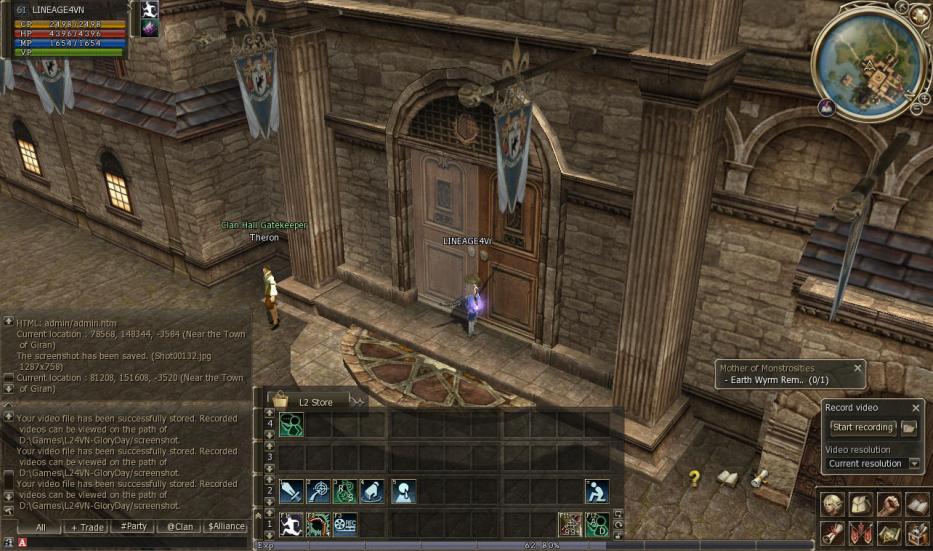
Task: Open the inventory bag menu icon
Action: click(860, 504)
